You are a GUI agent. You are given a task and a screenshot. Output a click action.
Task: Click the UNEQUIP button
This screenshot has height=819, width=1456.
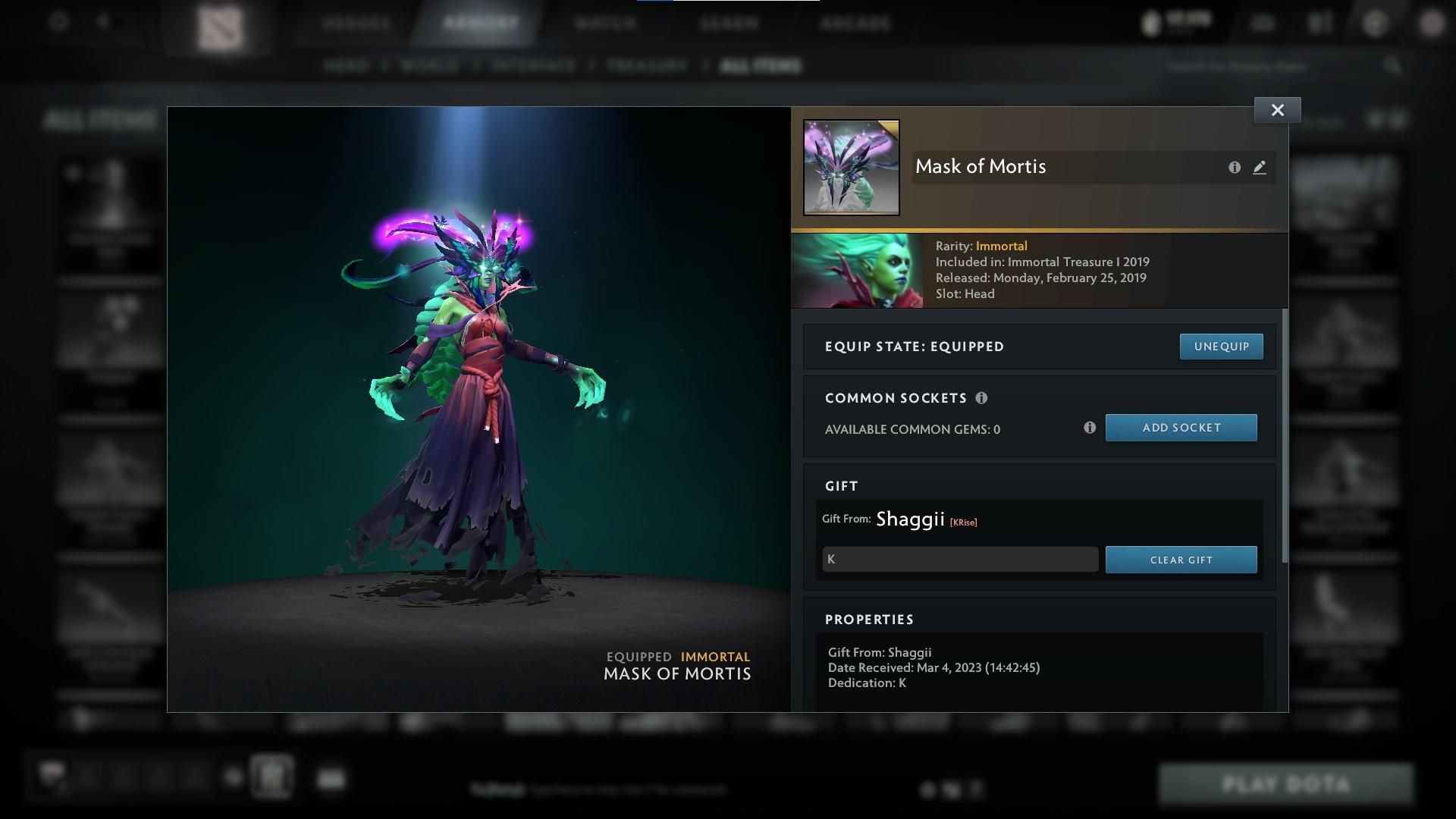click(1221, 346)
